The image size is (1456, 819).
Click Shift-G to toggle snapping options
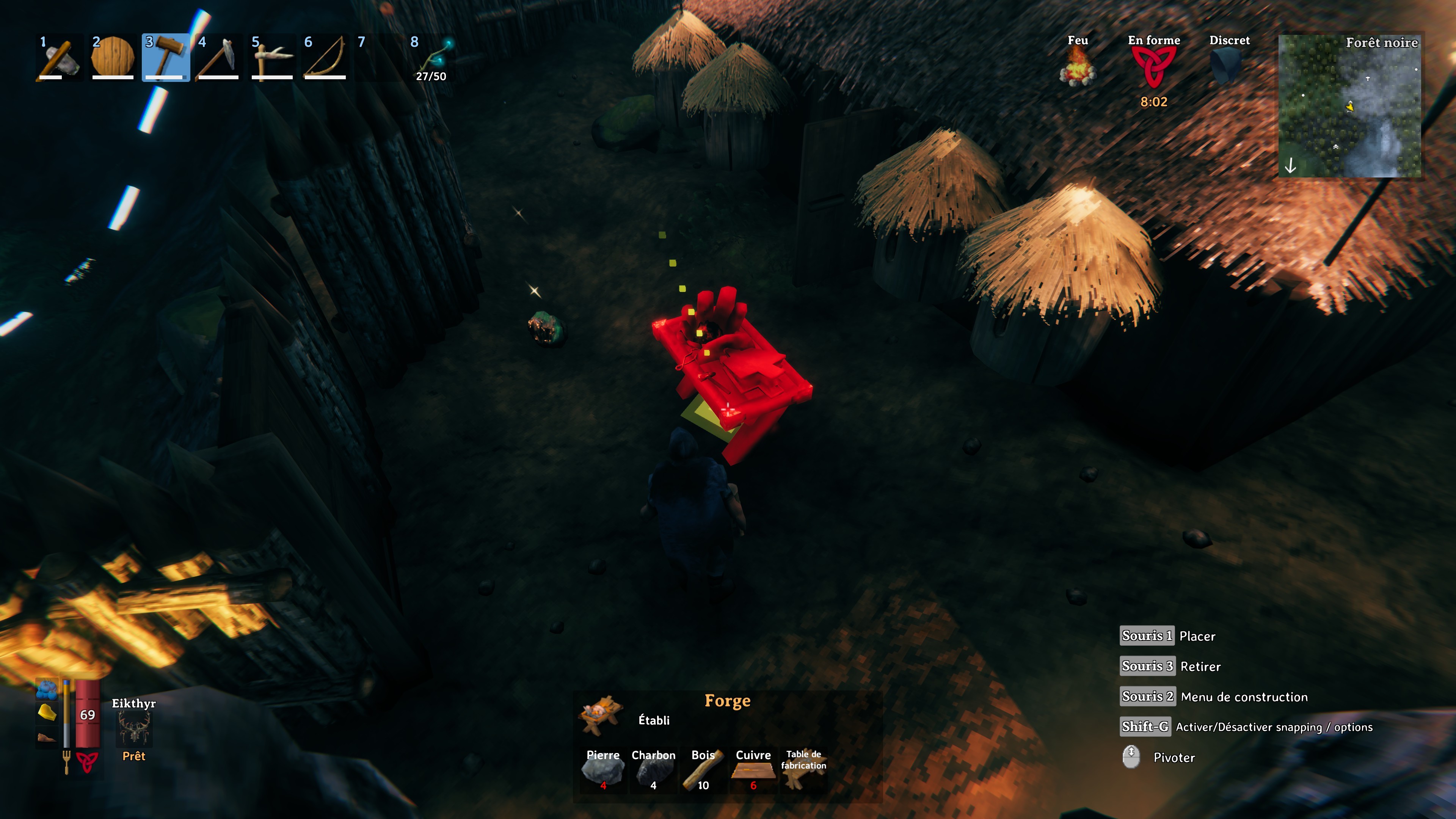[x=1145, y=727]
